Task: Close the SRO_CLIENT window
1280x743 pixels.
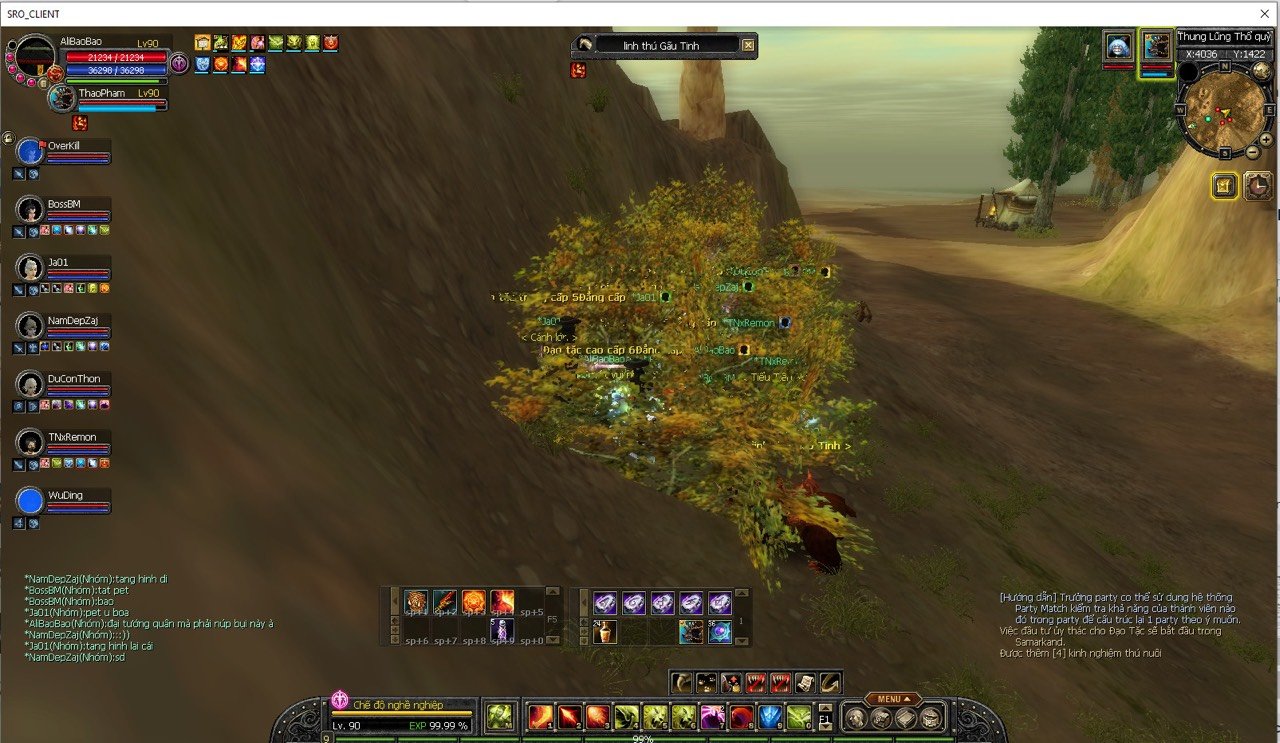Action: (1264, 13)
